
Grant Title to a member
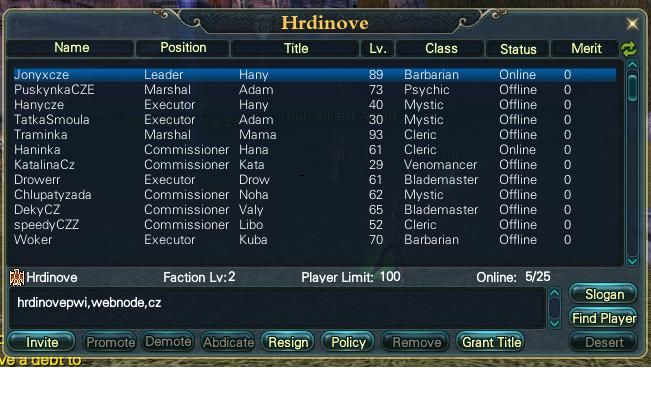491,342
